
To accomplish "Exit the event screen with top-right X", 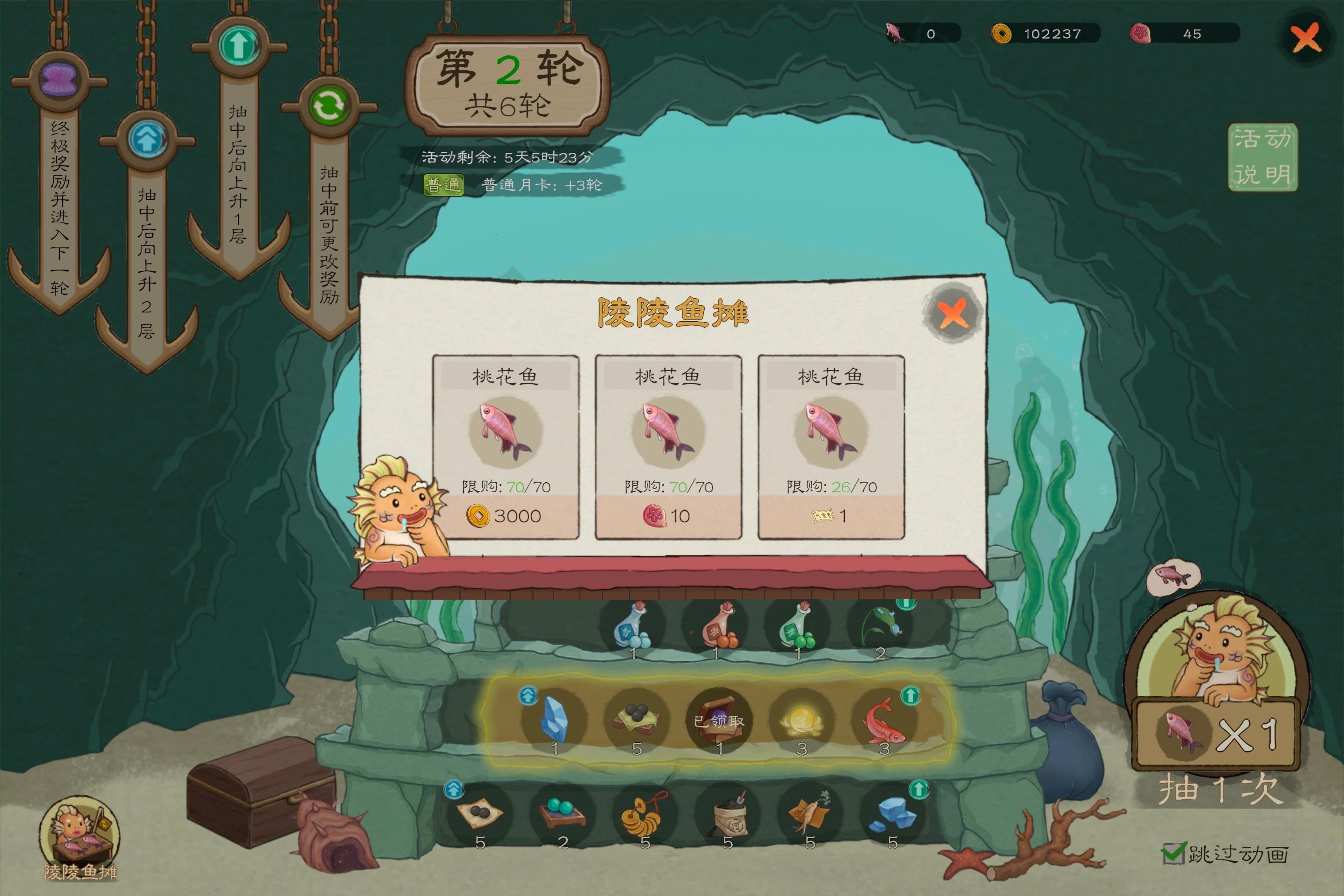I will pos(1306,38).
